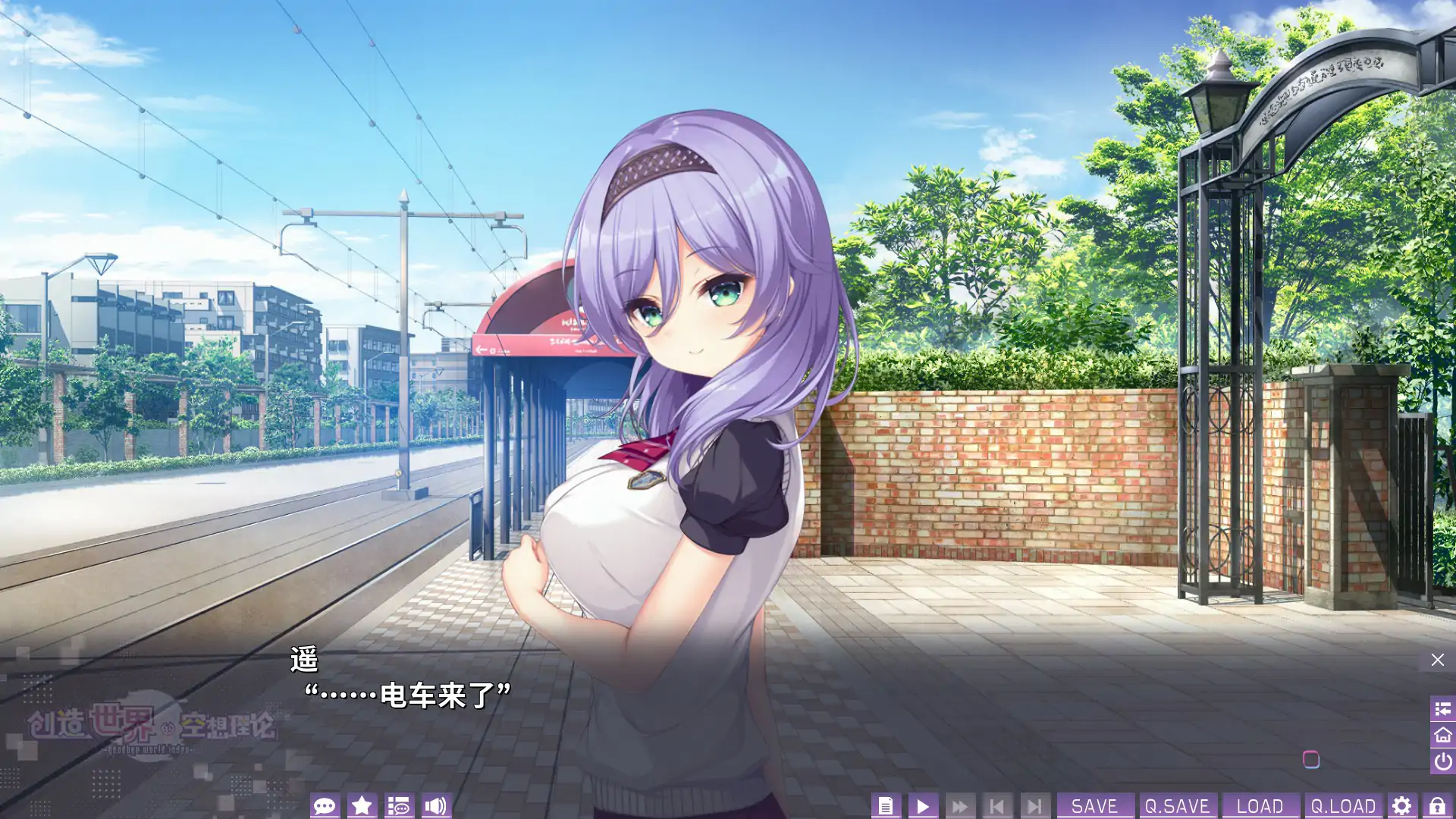Click the star favorites icon

[x=362, y=806]
